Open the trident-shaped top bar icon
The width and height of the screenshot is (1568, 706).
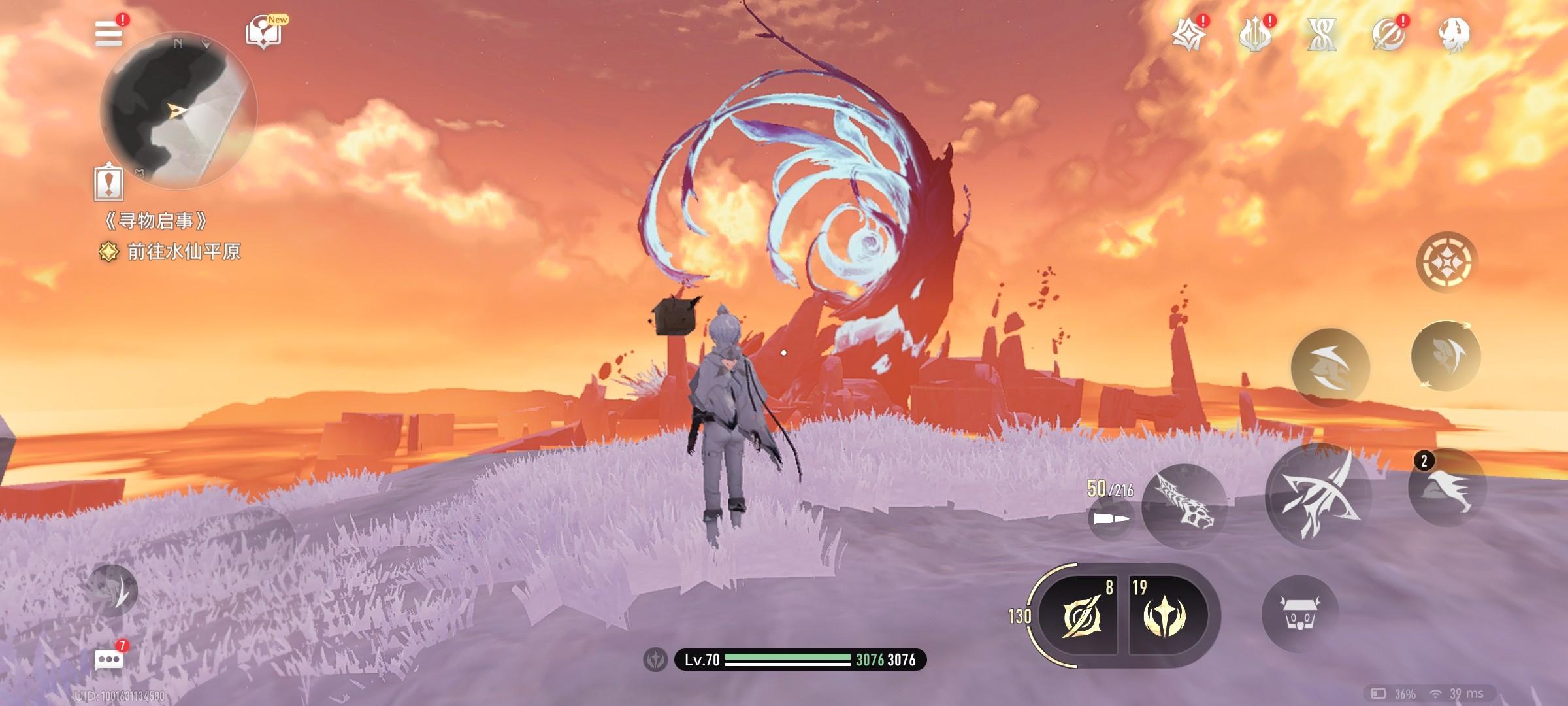pyautogui.click(x=1254, y=35)
